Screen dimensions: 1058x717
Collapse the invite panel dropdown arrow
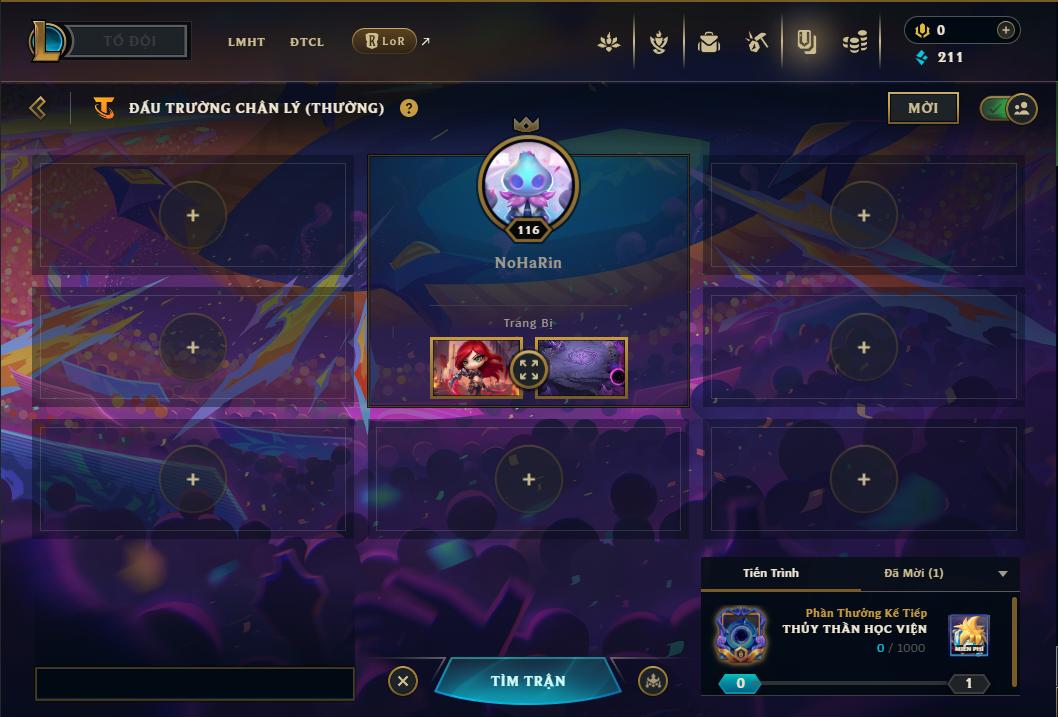click(1003, 574)
